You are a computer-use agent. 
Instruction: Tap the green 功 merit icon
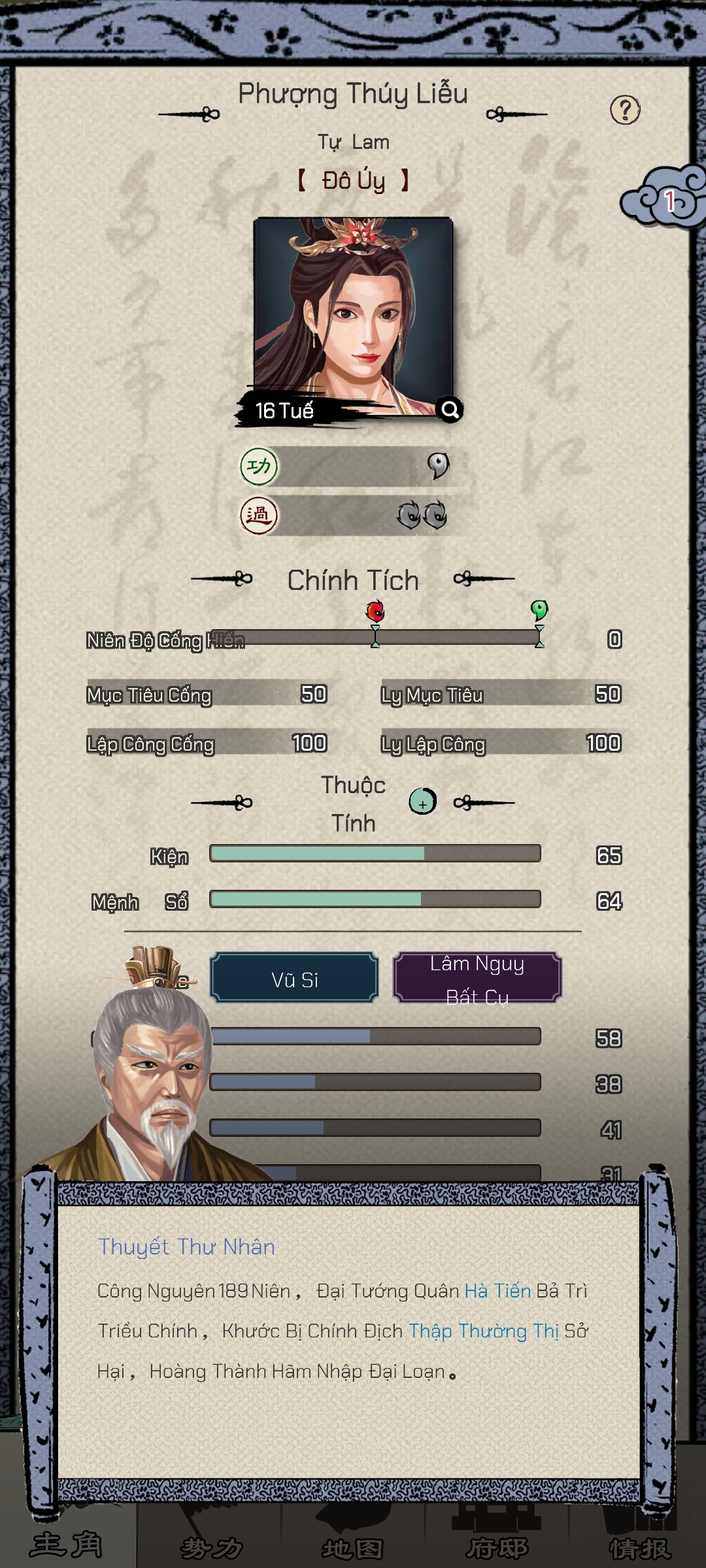259,466
